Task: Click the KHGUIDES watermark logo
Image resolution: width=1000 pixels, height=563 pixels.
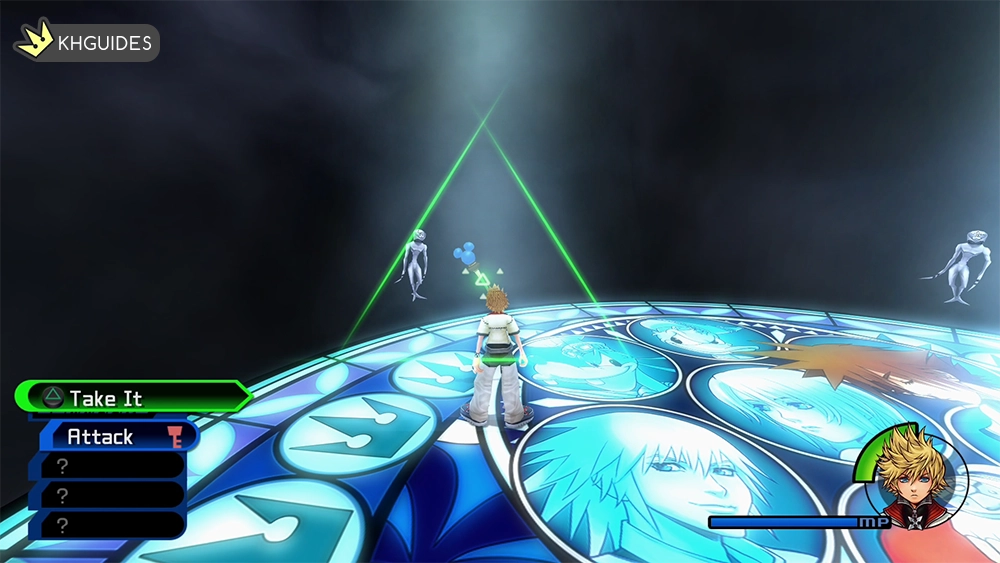Action: 86,43
